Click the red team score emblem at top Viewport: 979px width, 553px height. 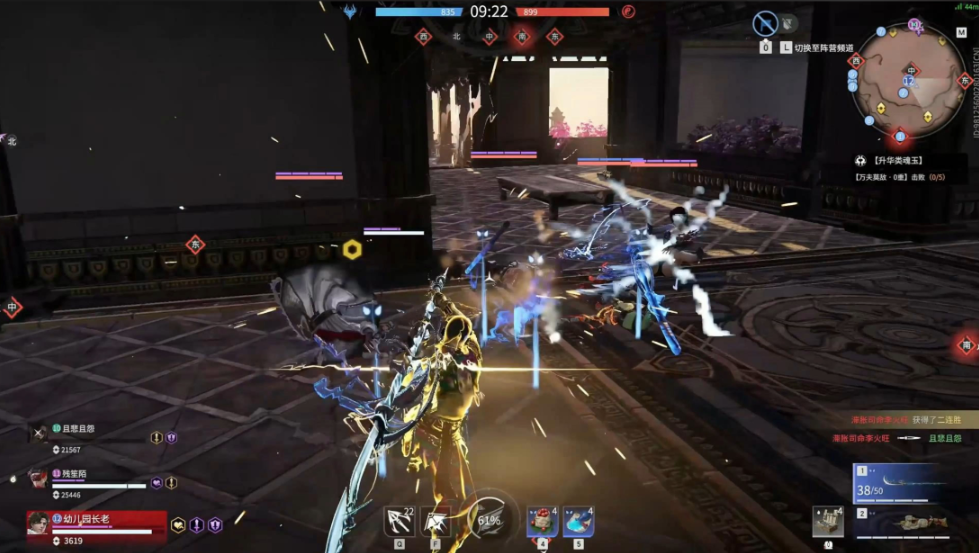click(x=628, y=12)
